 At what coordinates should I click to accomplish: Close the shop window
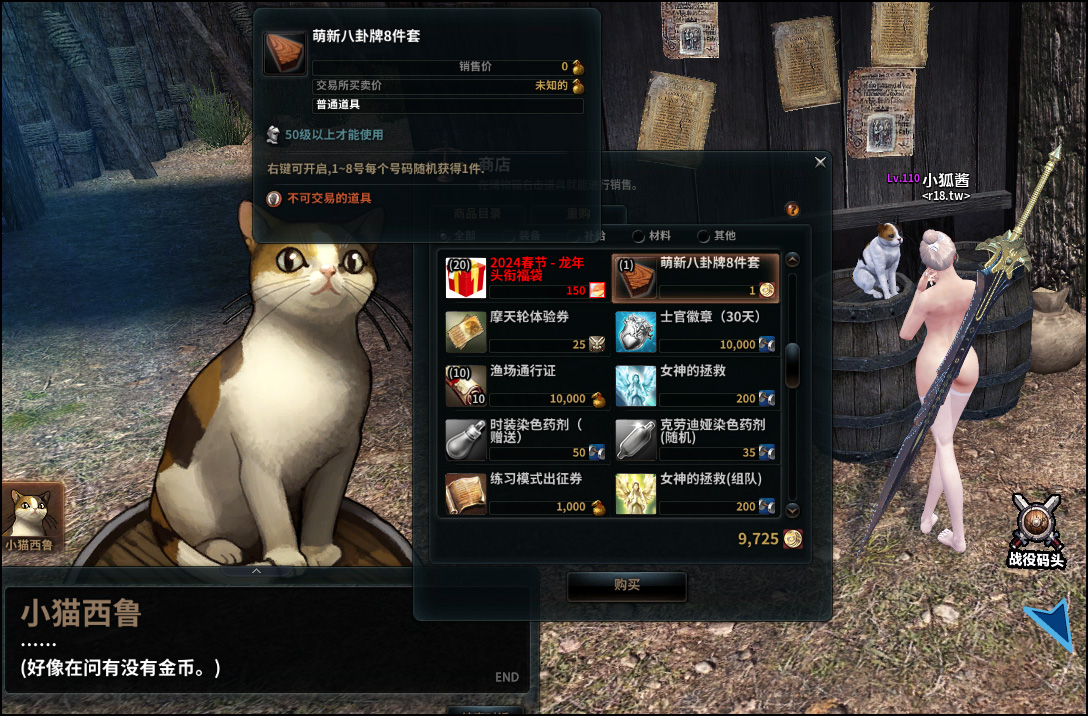coord(821,162)
